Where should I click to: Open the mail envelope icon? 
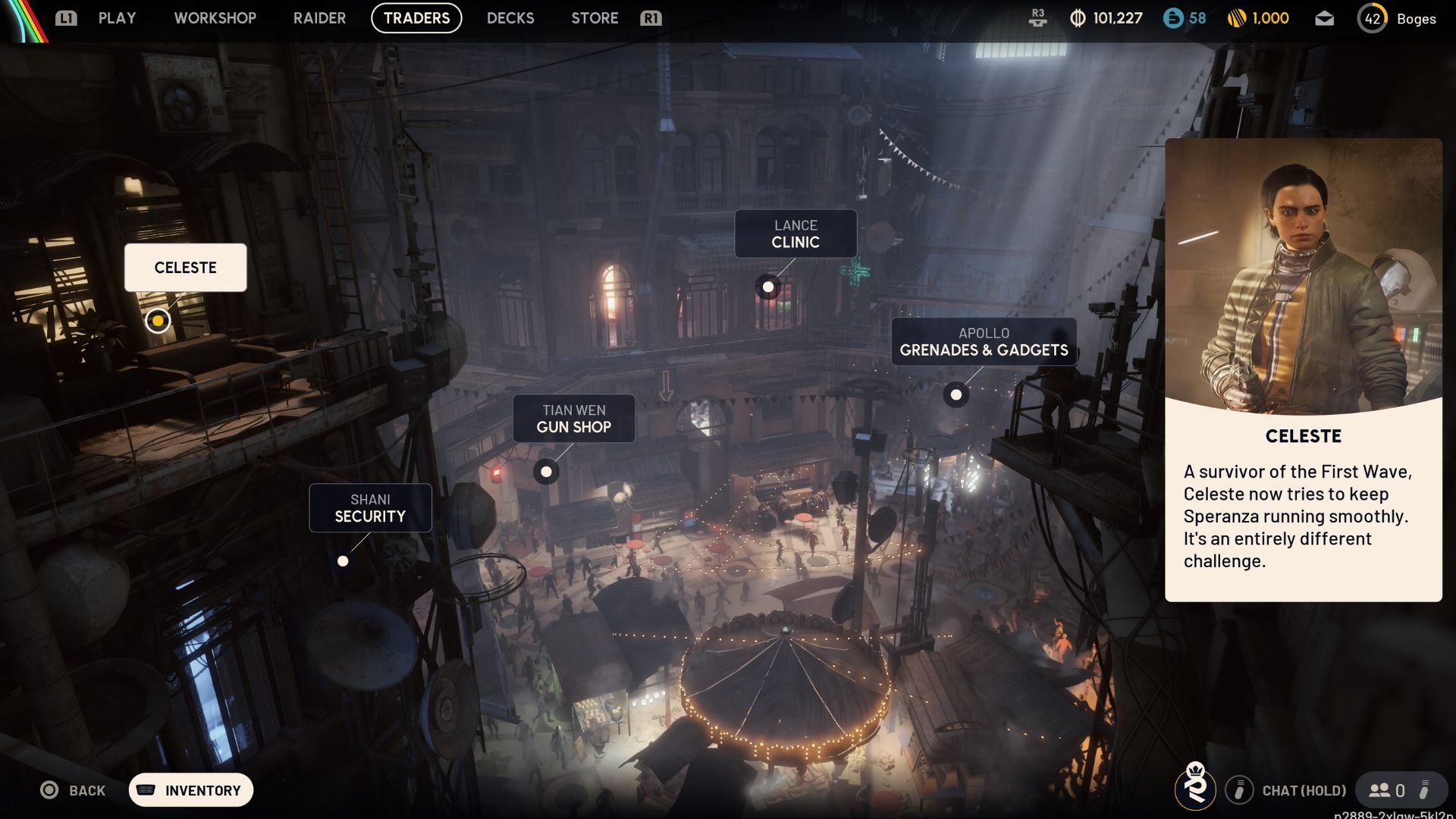pyautogui.click(x=1324, y=19)
